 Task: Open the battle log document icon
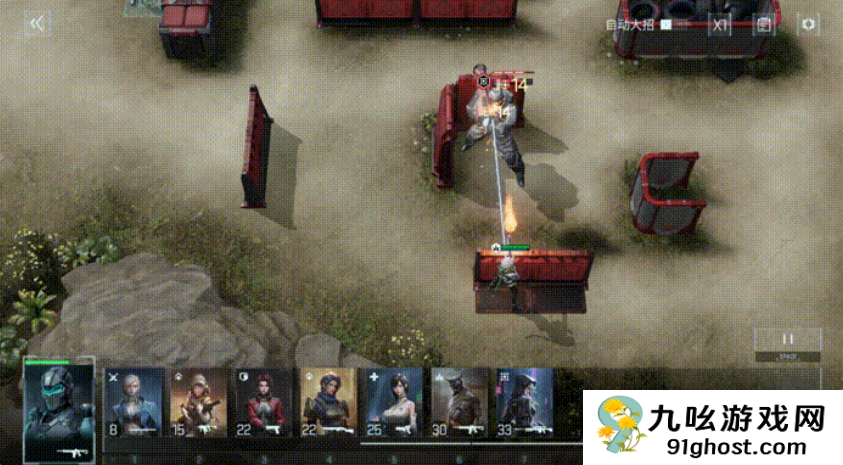click(765, 25)
